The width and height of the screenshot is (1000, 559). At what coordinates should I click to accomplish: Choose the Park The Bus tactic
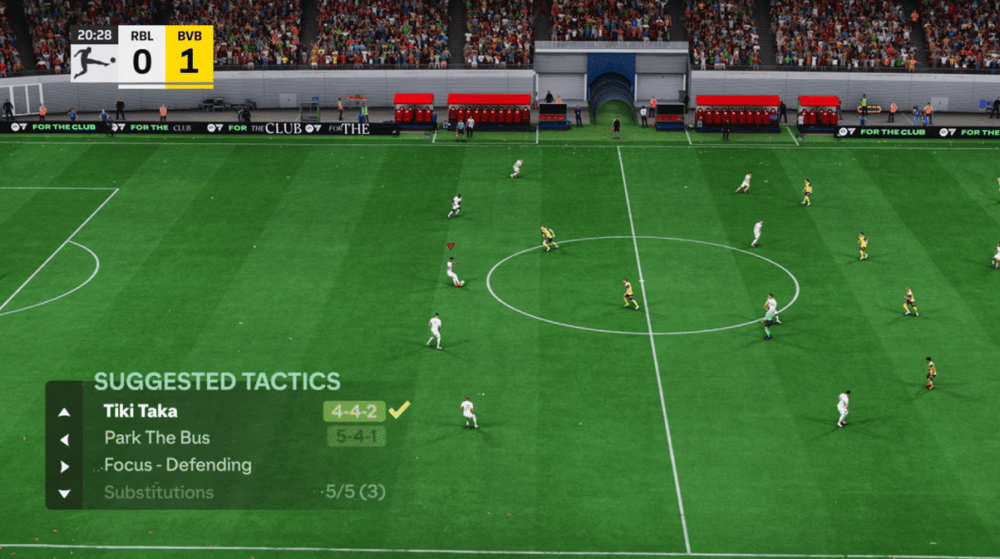[x=157, y=438]
